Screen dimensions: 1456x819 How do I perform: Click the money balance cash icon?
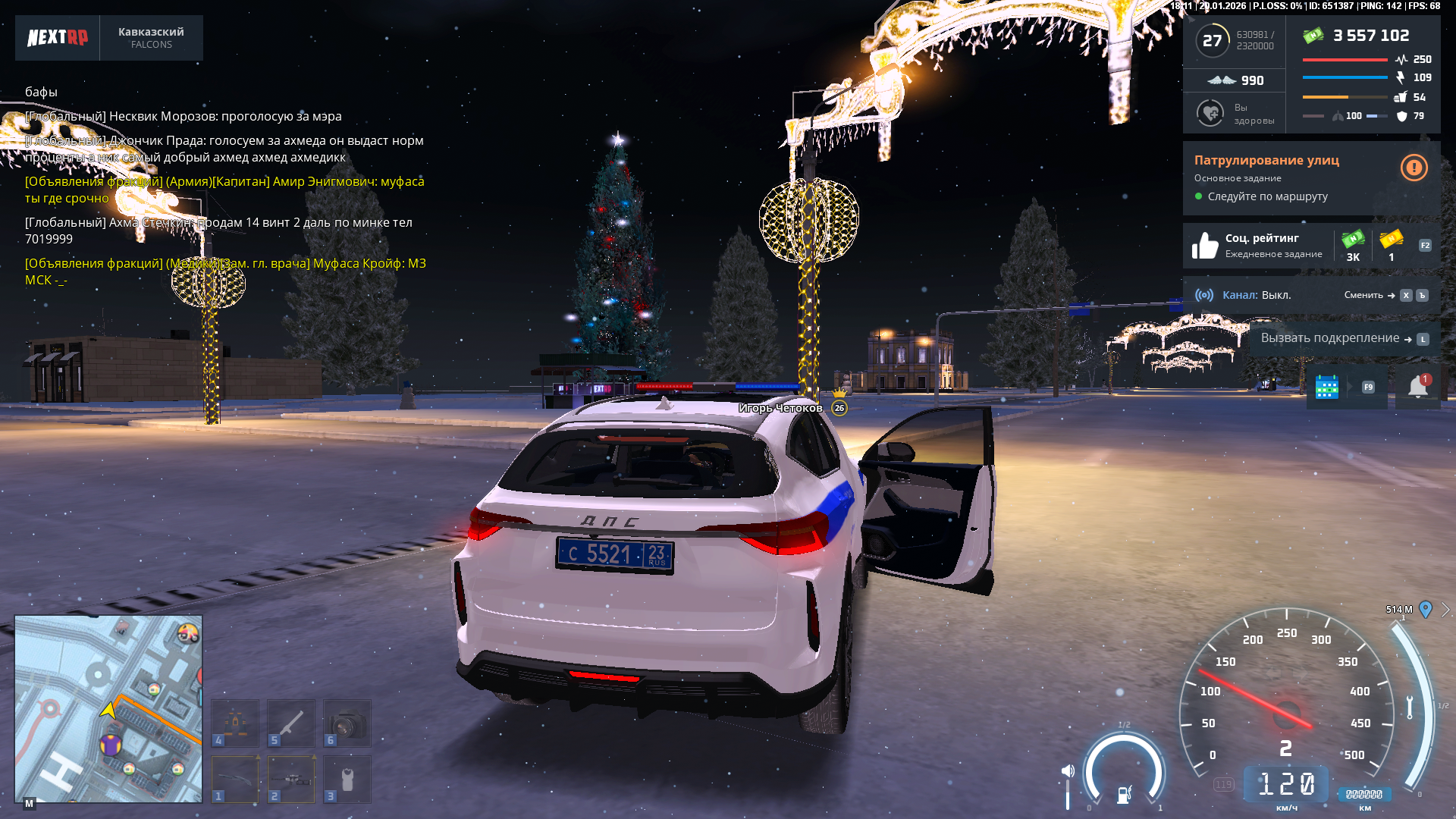point(1313,35)
